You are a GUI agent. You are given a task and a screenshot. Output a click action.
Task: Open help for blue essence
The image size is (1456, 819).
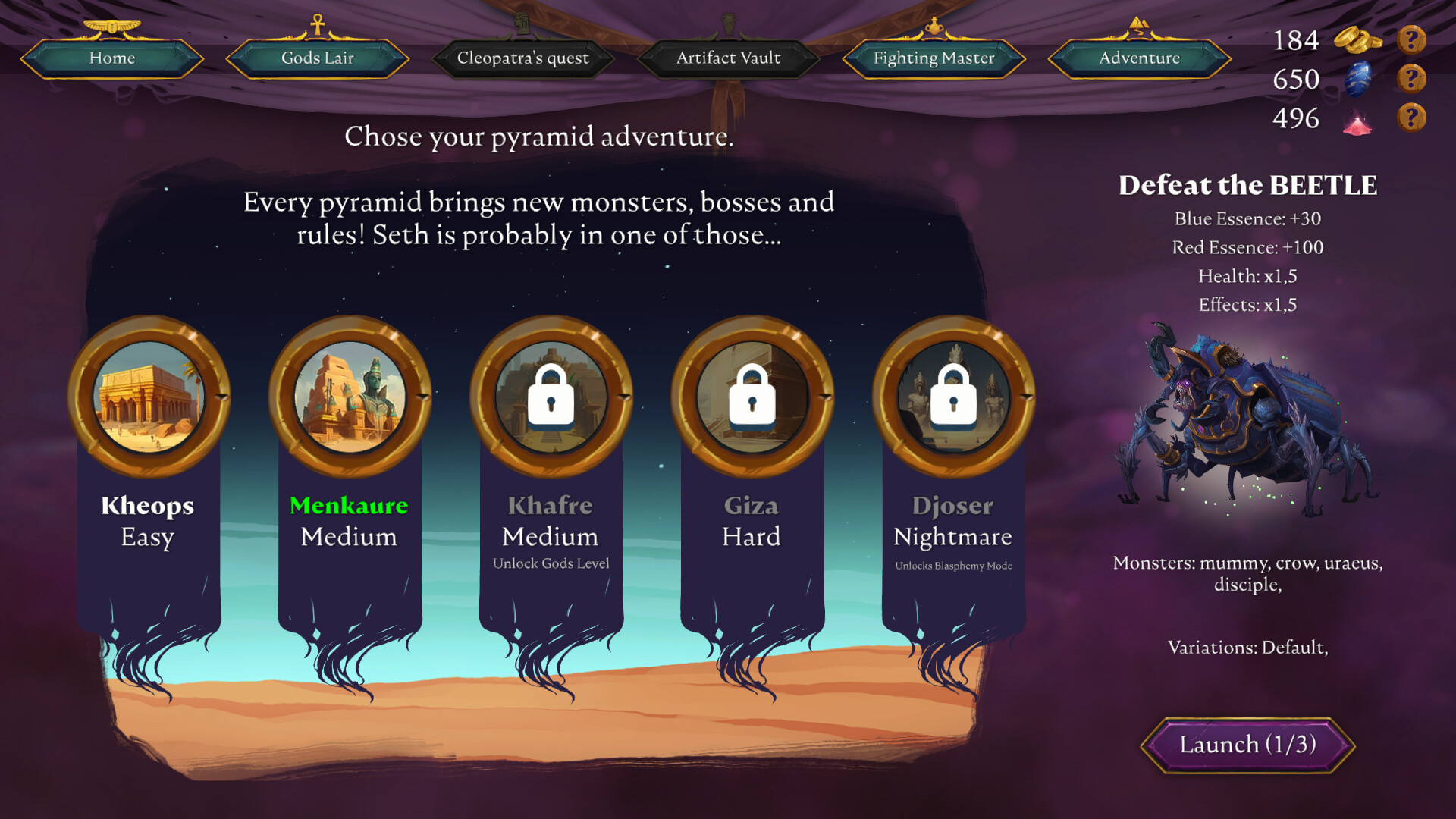[x=1411, y=79]
